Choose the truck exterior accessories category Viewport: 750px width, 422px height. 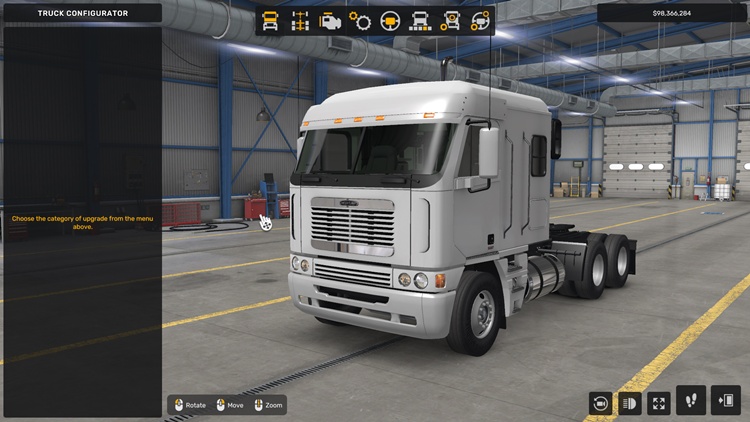click(x=451, y=20)
